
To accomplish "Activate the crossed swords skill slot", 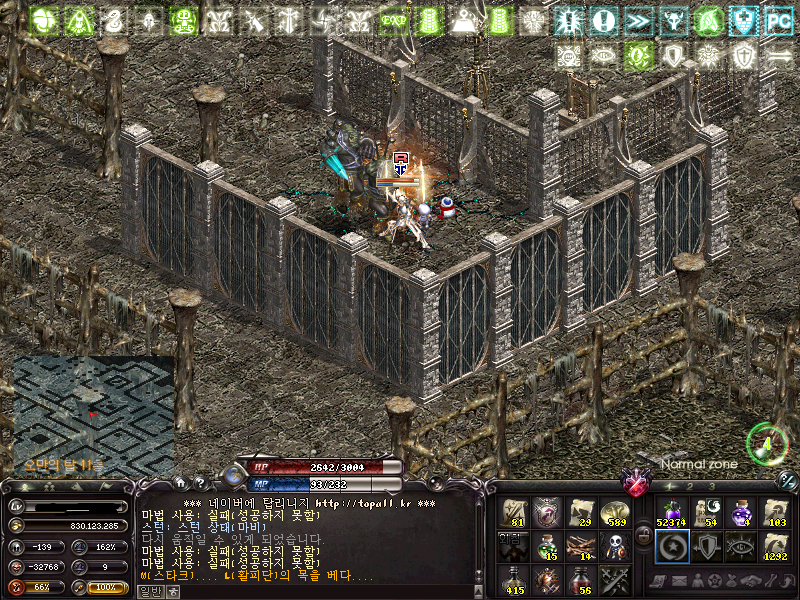I will (615, 580).
